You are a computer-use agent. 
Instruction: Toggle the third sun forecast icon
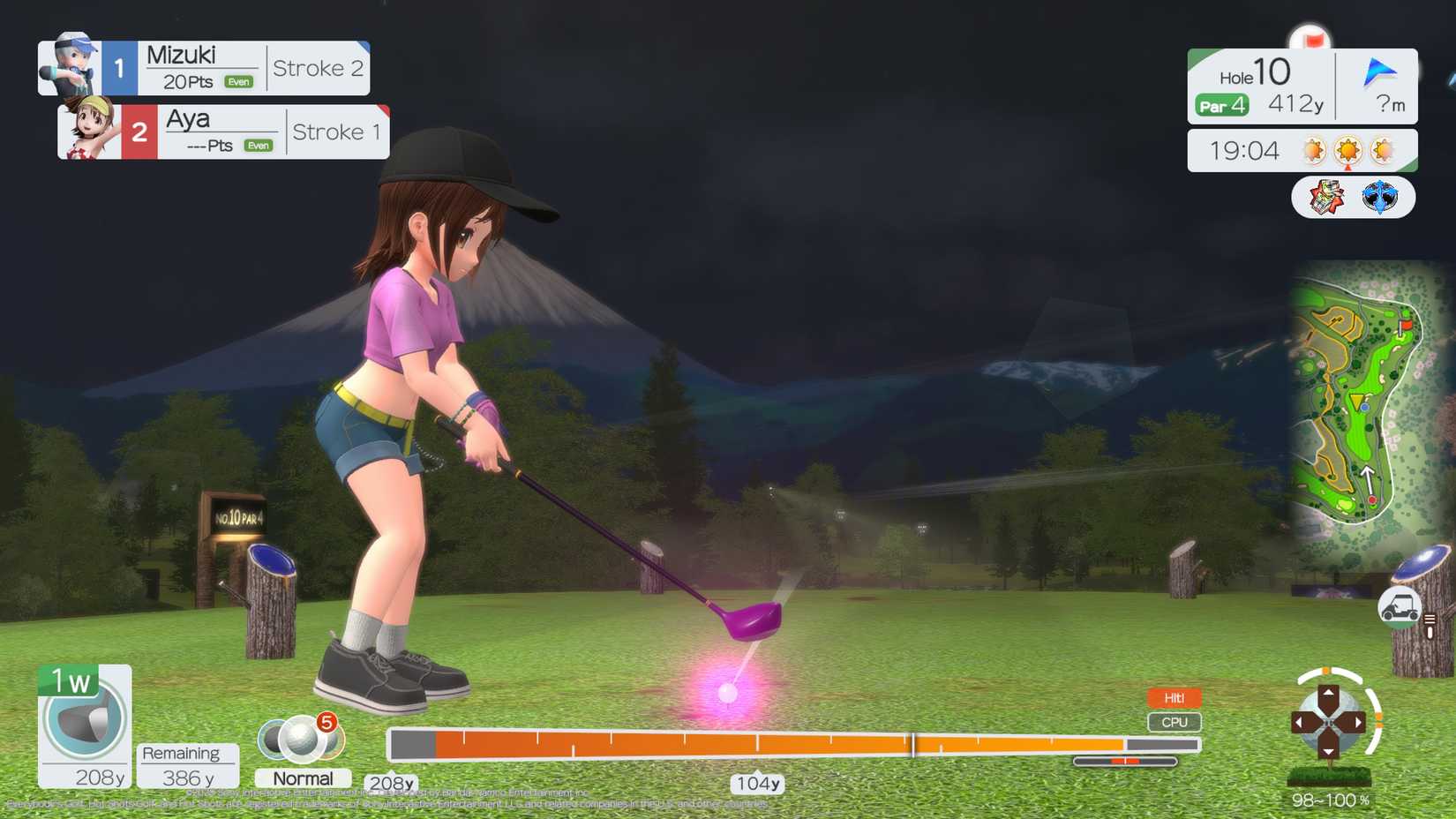pos(1381,149)
